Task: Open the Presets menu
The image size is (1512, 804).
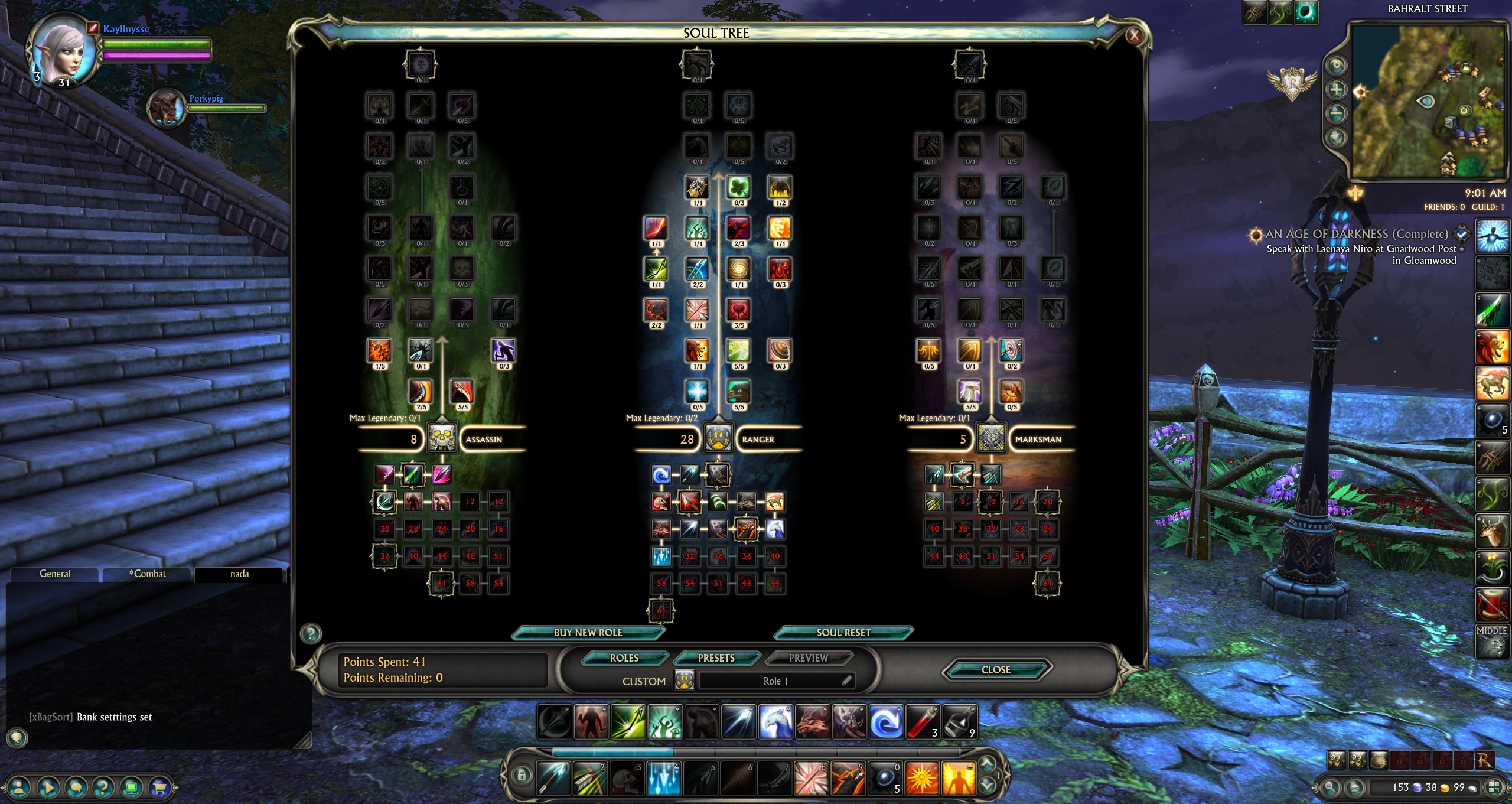Action: pyautogui.click(x=716, y=657)
